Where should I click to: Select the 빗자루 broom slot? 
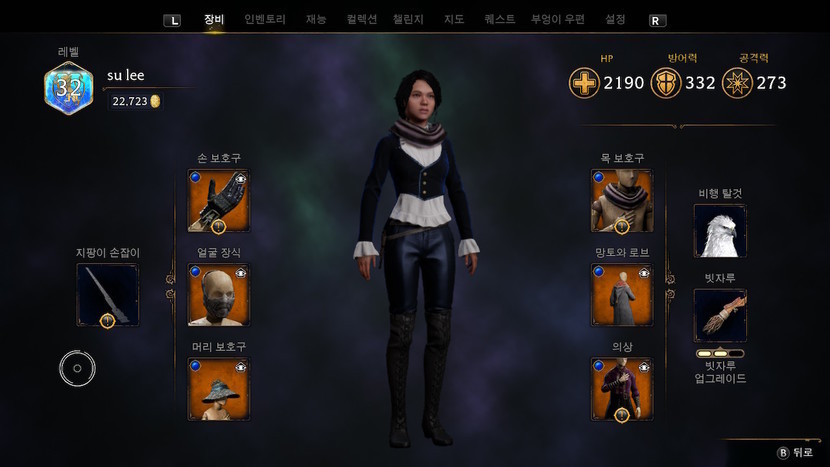pos(720,316)
